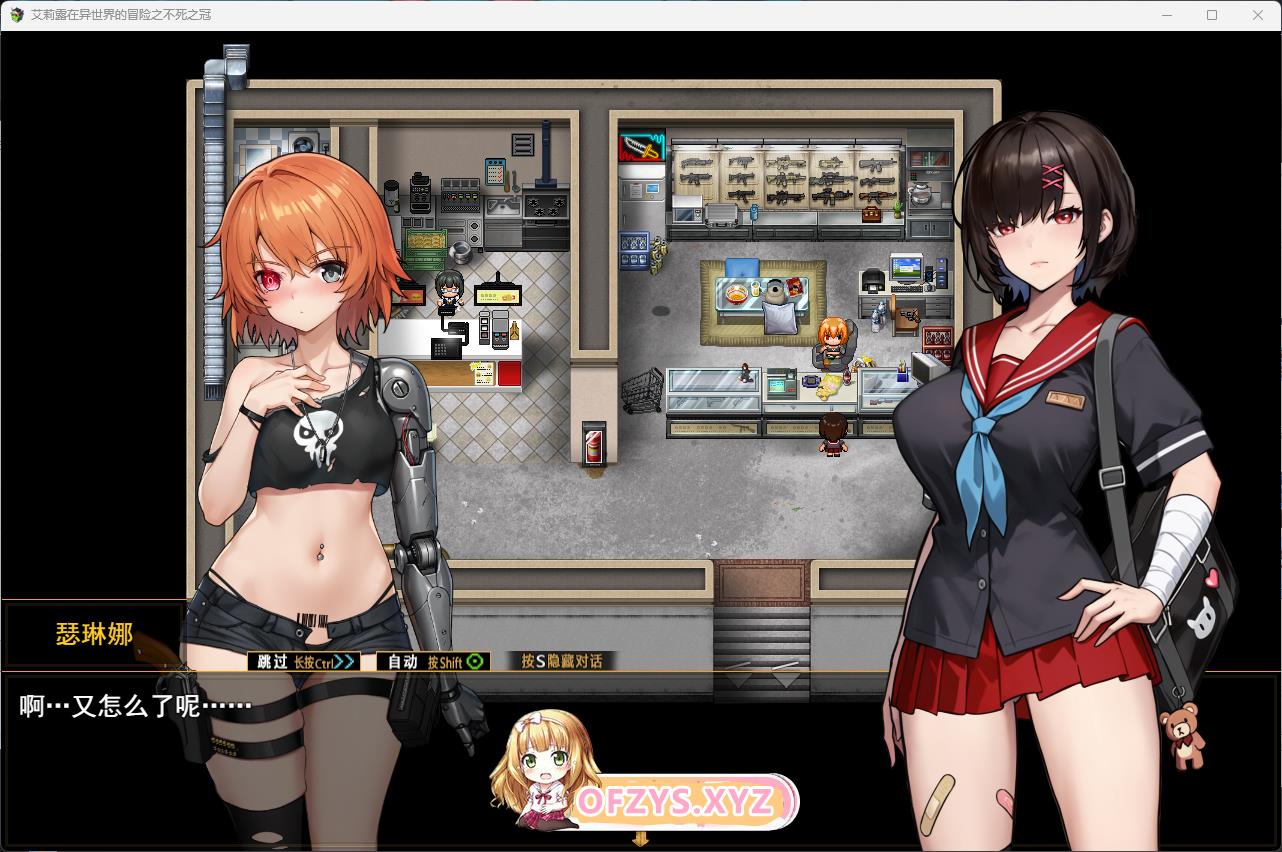Advance dialogue with the gold arrow indicator
The image size is (1282, 852).
tap(640, 839)
